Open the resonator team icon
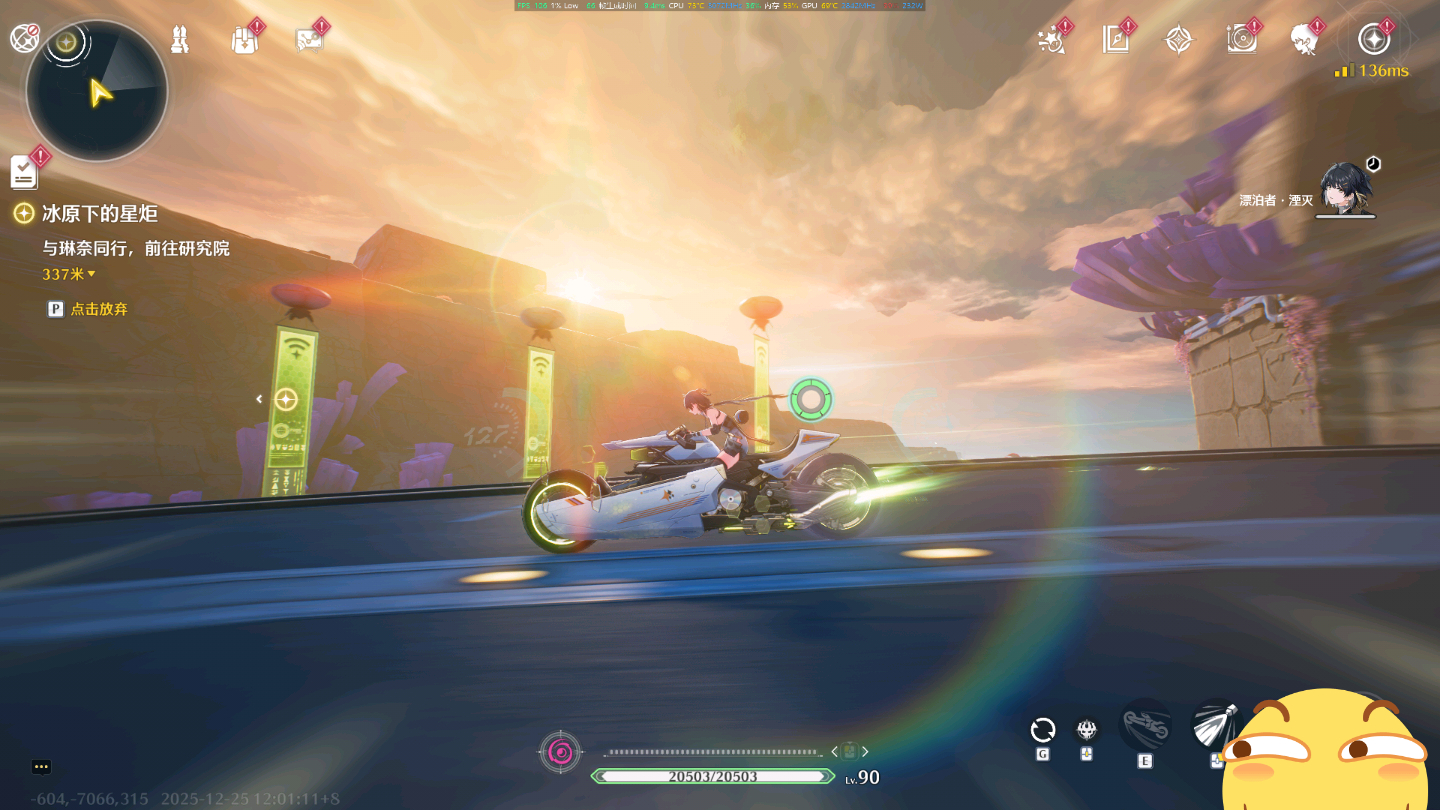Viewport: 1440px width, 810px height. tap(180, 40)
